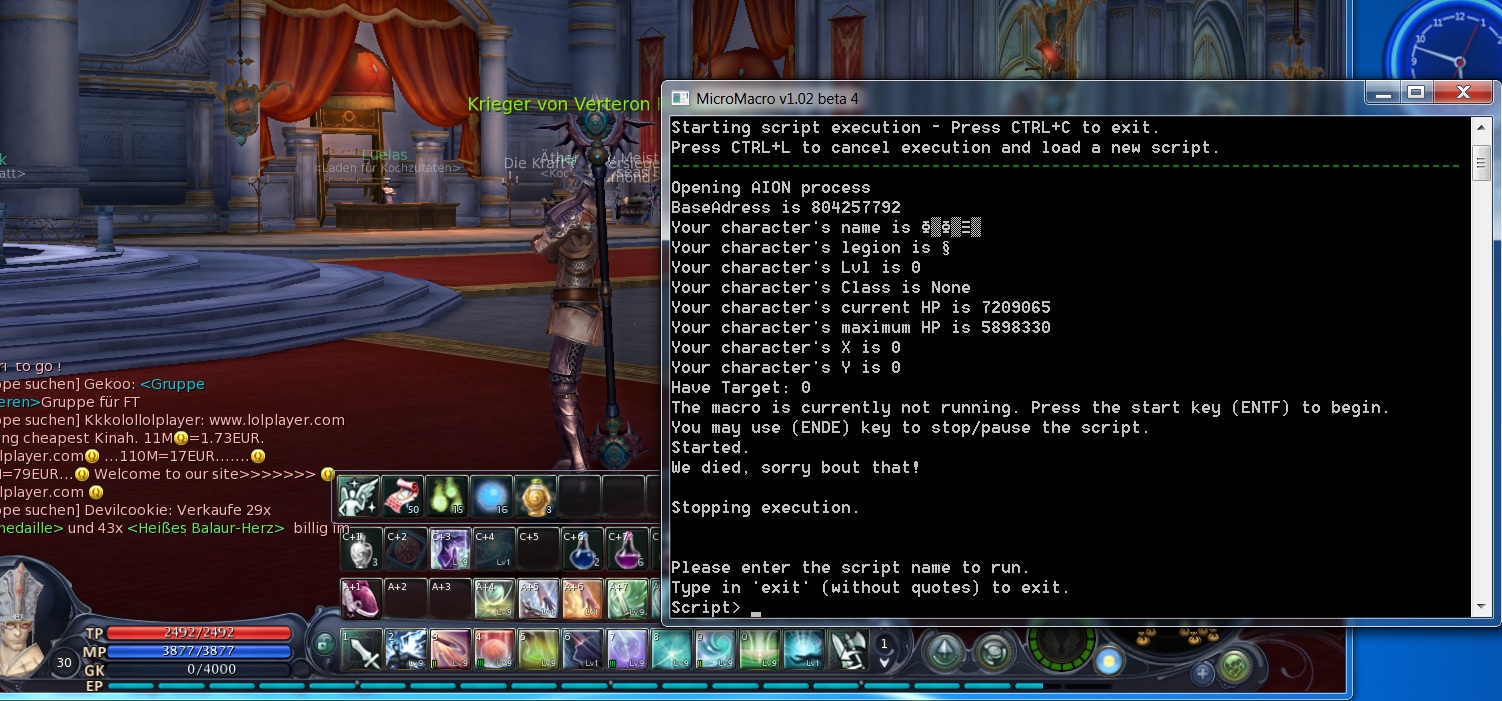Use the red scroll item with count 50

tap(402, 495)
